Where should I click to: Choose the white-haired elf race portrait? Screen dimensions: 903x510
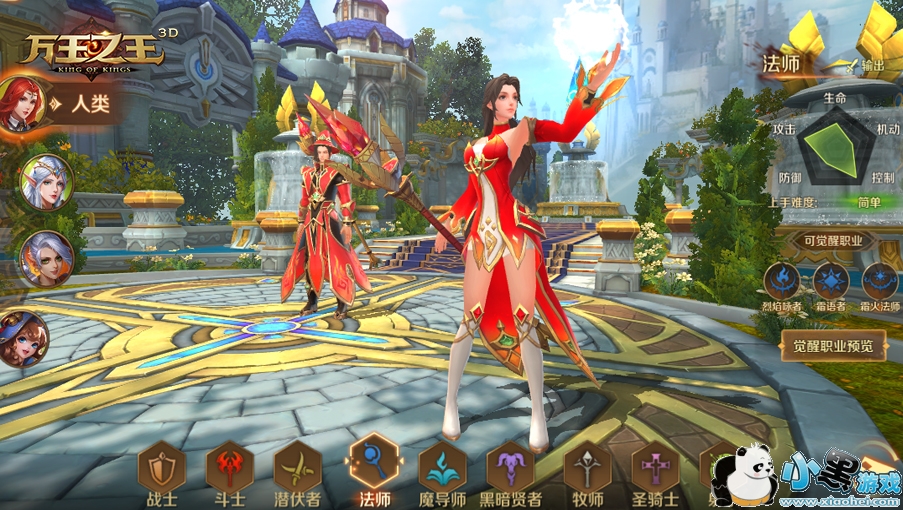(x=46, y=181)
